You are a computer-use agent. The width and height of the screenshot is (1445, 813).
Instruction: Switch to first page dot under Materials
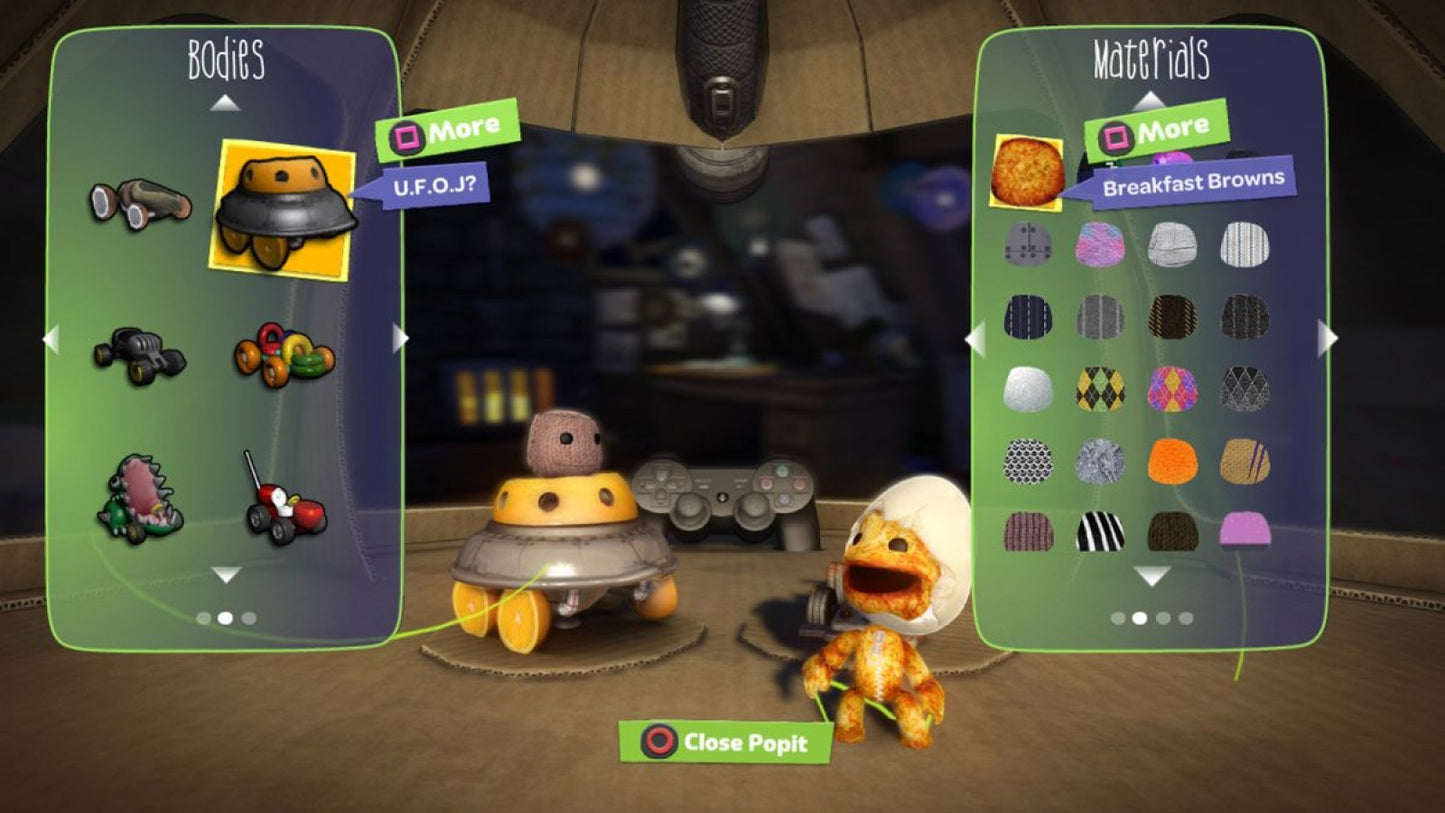tap(1119, 618)
